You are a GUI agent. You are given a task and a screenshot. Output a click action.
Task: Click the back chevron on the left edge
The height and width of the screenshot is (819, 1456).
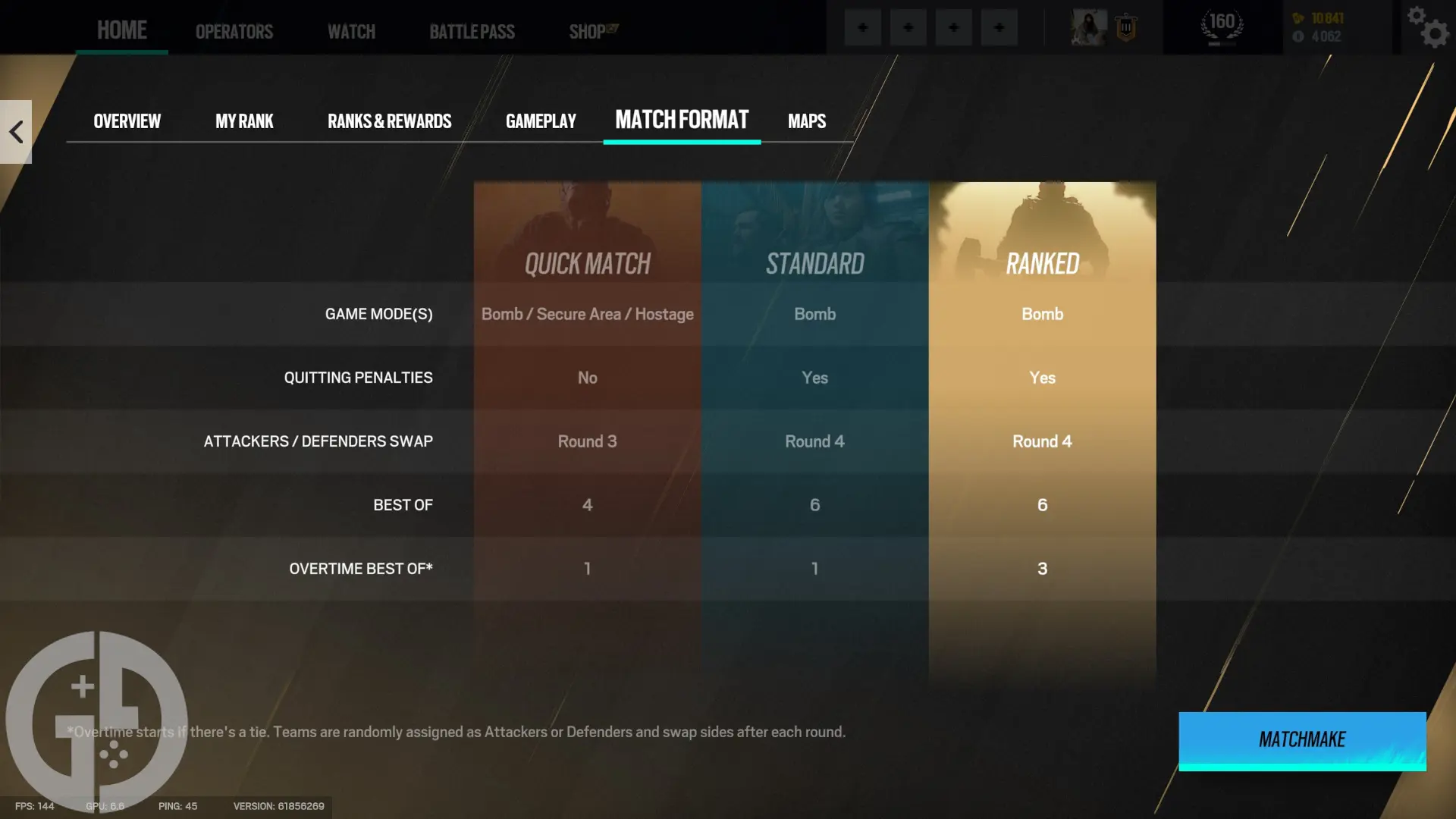point(15,131)
